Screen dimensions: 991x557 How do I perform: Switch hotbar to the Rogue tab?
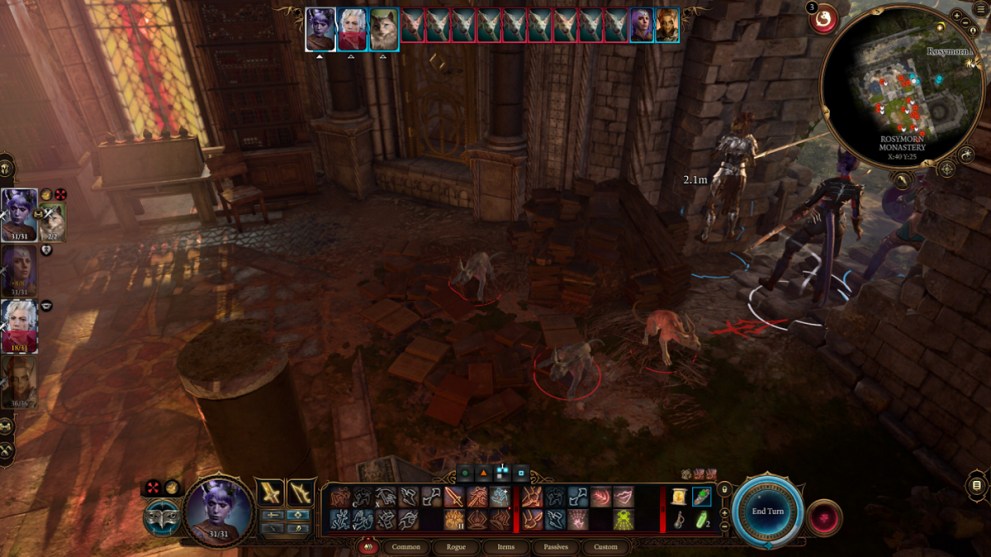click(455, 547)
